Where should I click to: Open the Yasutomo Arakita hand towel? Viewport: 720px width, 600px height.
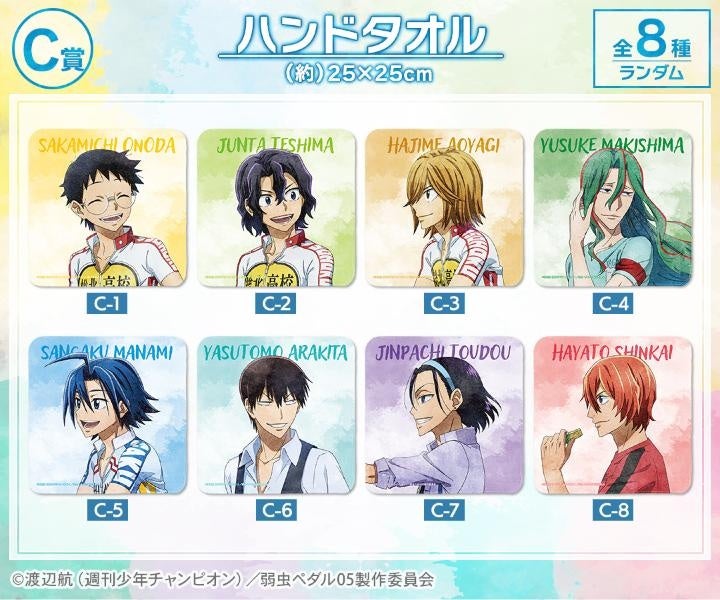(x=276, y=415)
